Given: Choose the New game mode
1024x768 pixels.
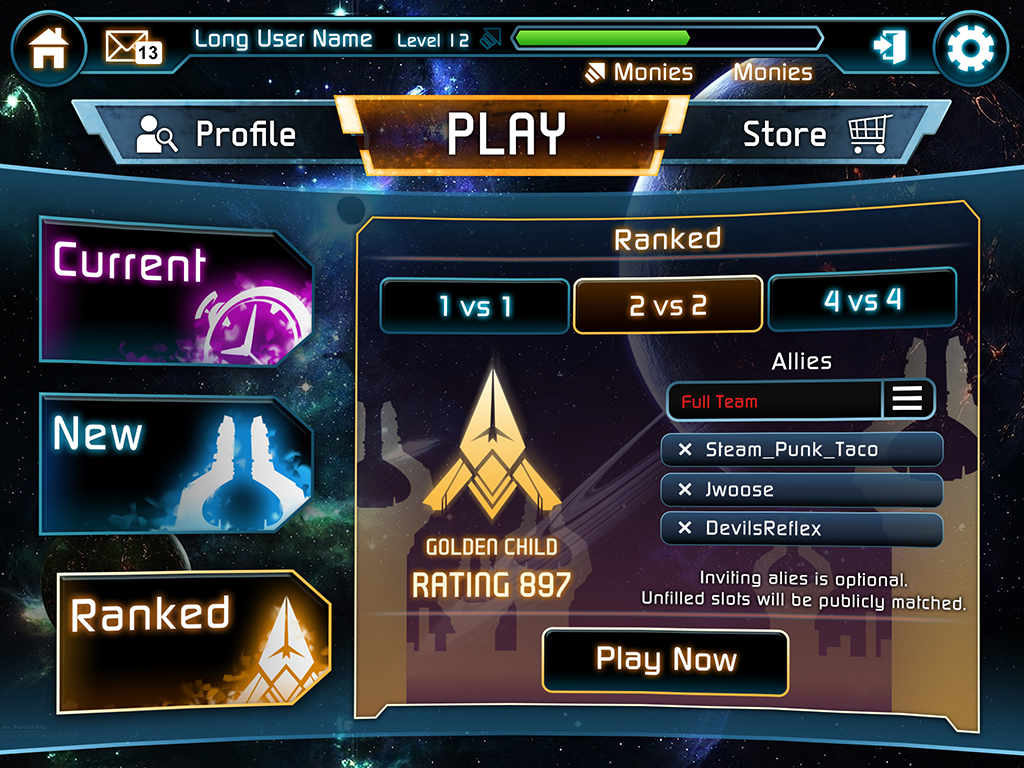Looking at the screenshot, I should click(x=175, y=463).
